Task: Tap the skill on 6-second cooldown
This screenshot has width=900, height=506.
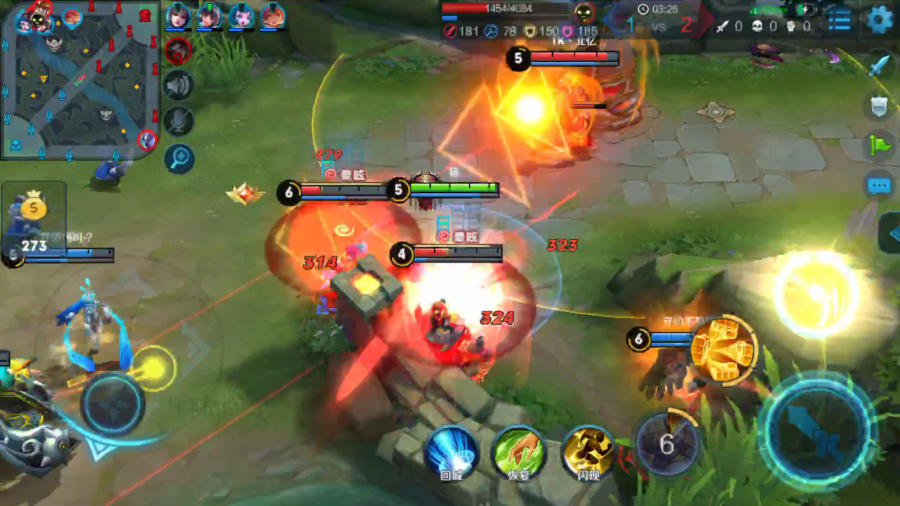Action: 666,442
